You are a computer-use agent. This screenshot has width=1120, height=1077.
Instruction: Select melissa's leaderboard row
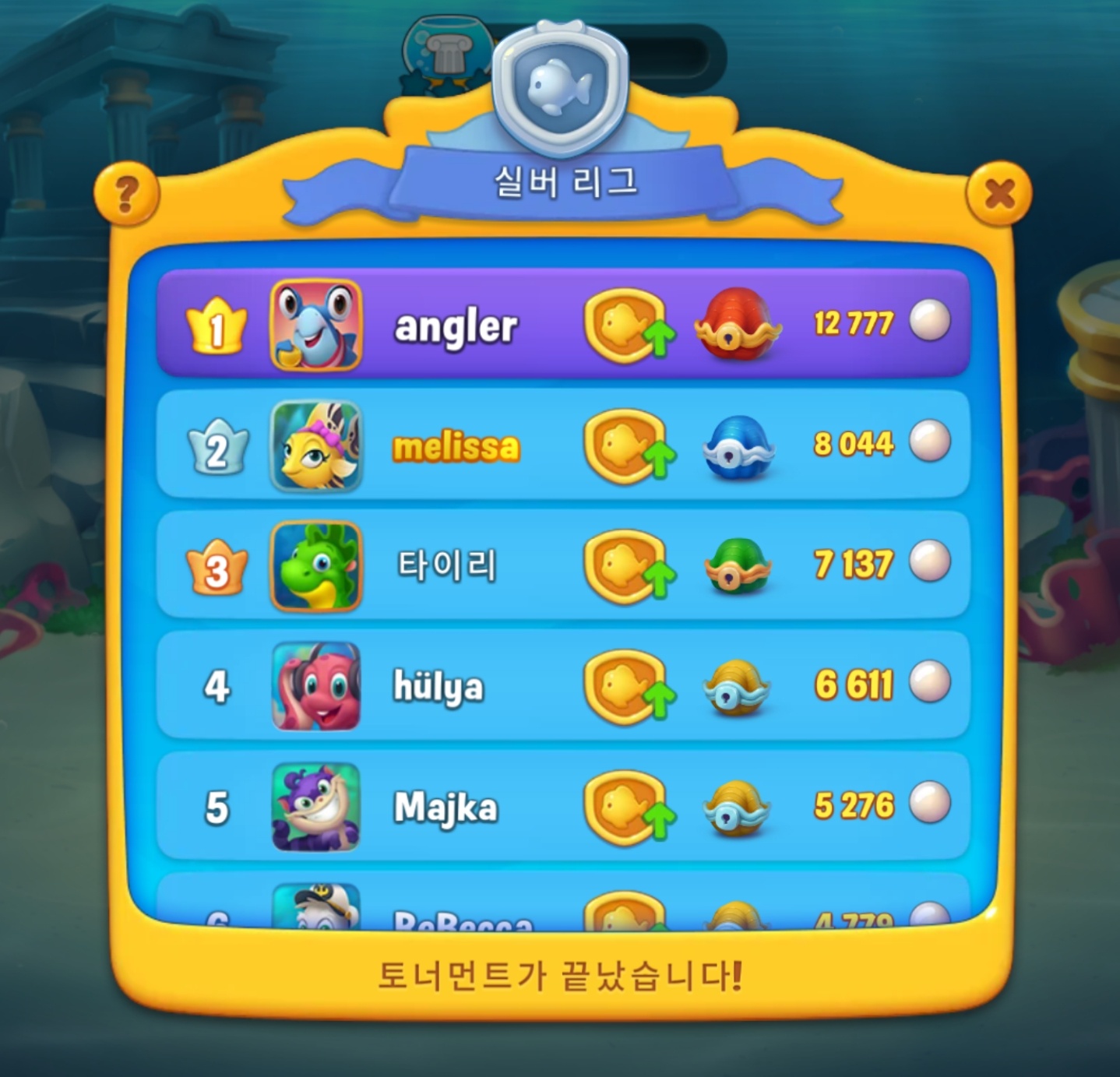pyautogui.click(x=545, y=445)
